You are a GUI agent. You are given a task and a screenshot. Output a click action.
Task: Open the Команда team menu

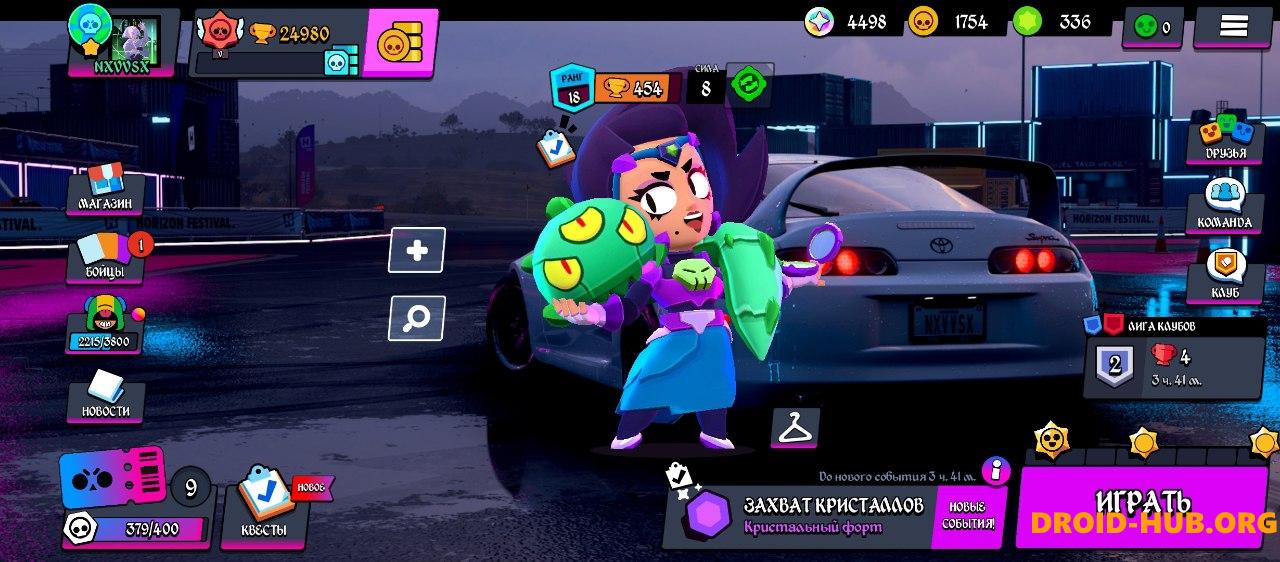[x=1225, y=205]
